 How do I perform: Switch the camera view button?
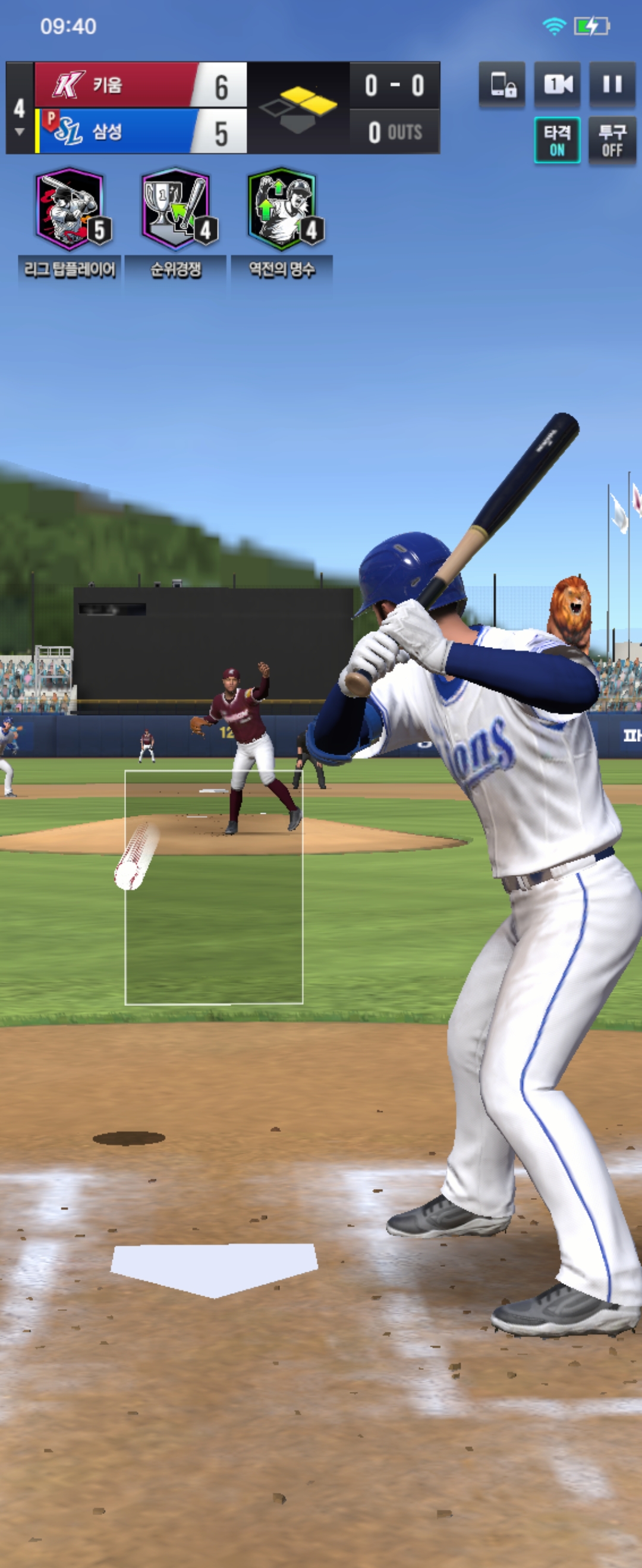[558, 84]
